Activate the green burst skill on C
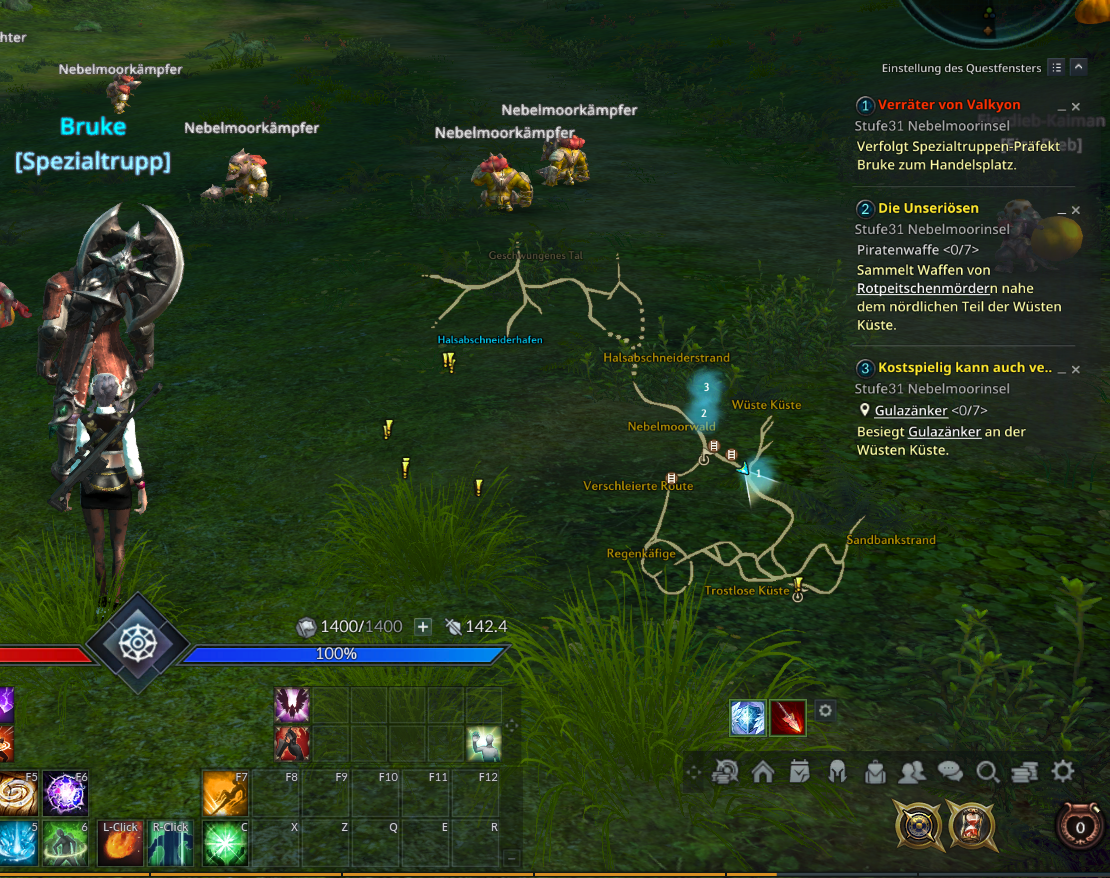1110x878 pixels. [x=225, y=843]
